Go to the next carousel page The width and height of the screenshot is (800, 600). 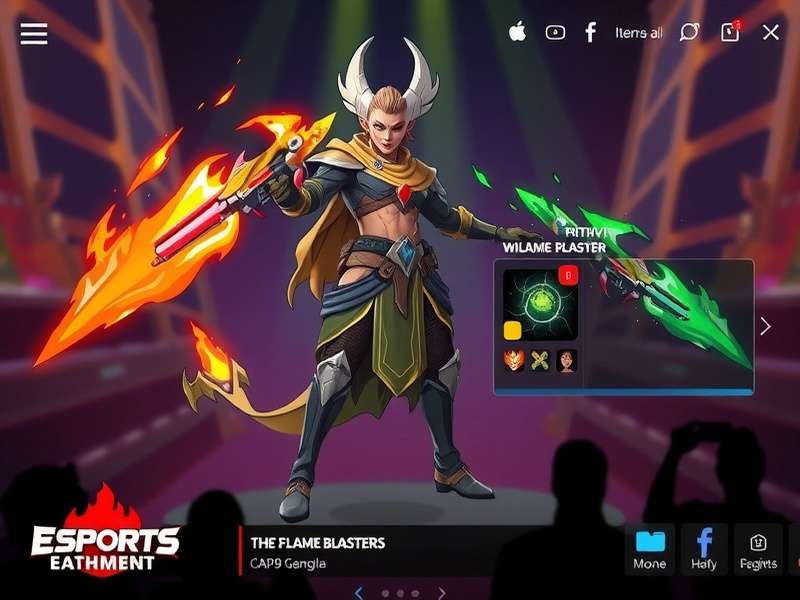[x=441, y=593]
